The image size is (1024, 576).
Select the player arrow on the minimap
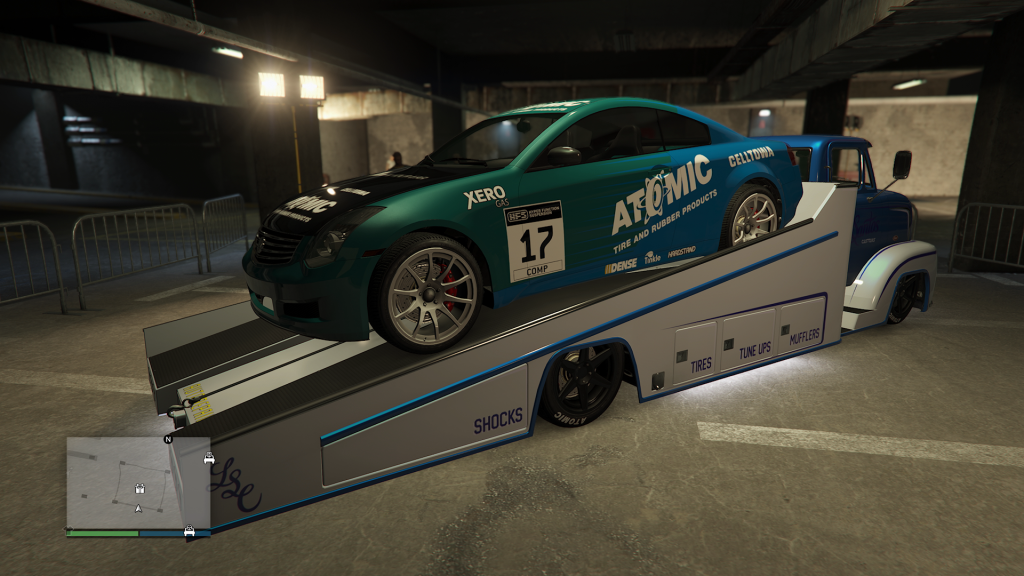138,509
